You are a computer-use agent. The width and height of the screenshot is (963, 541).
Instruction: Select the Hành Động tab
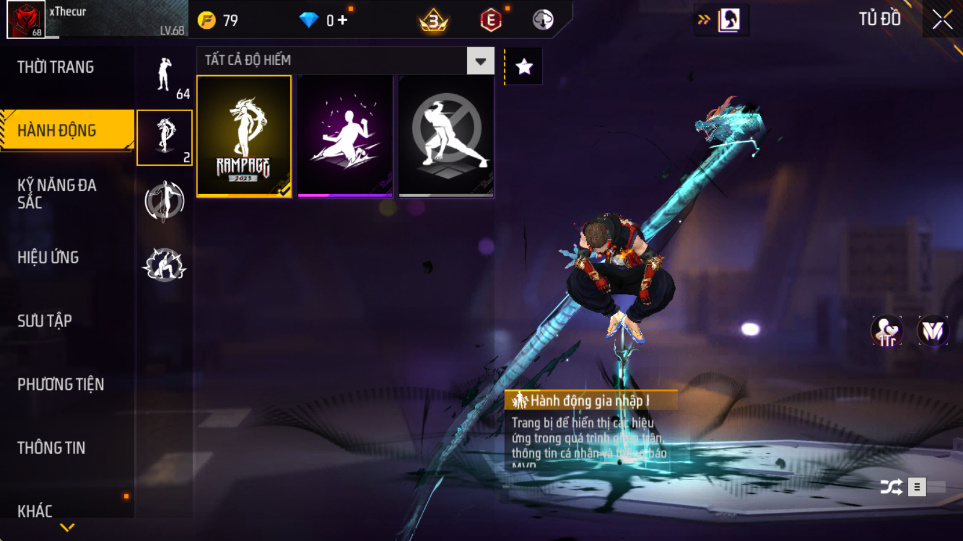(x=57, y=130)
